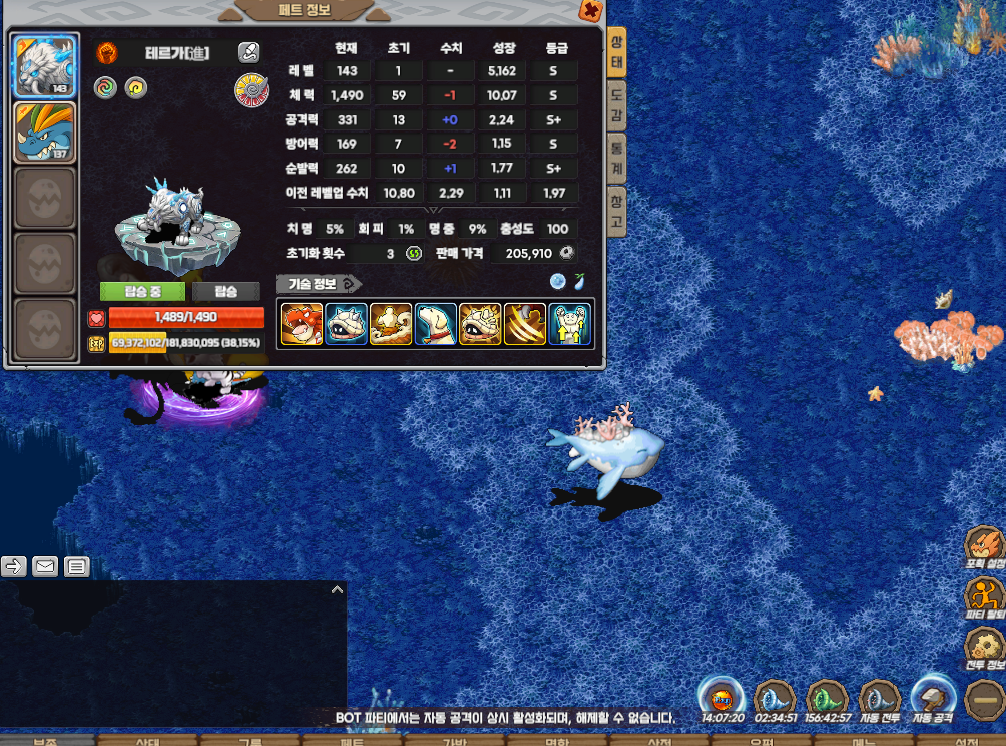Open 포획 설정 capture settings
This screenshot has height=746, width=1006.
coord(984,547)
